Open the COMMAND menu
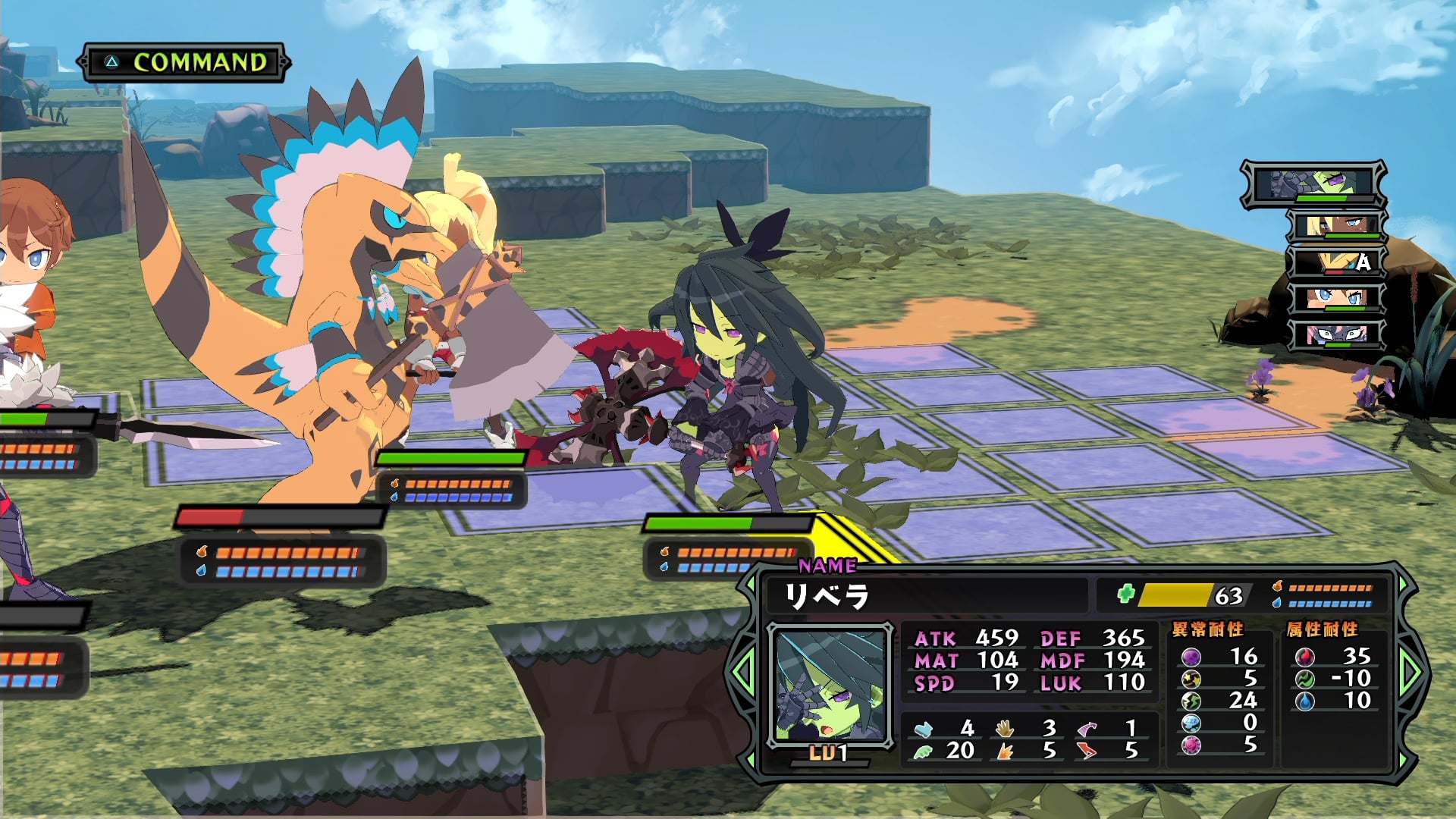The width and height of the screenshot is (1456, 819). (185, 62)
